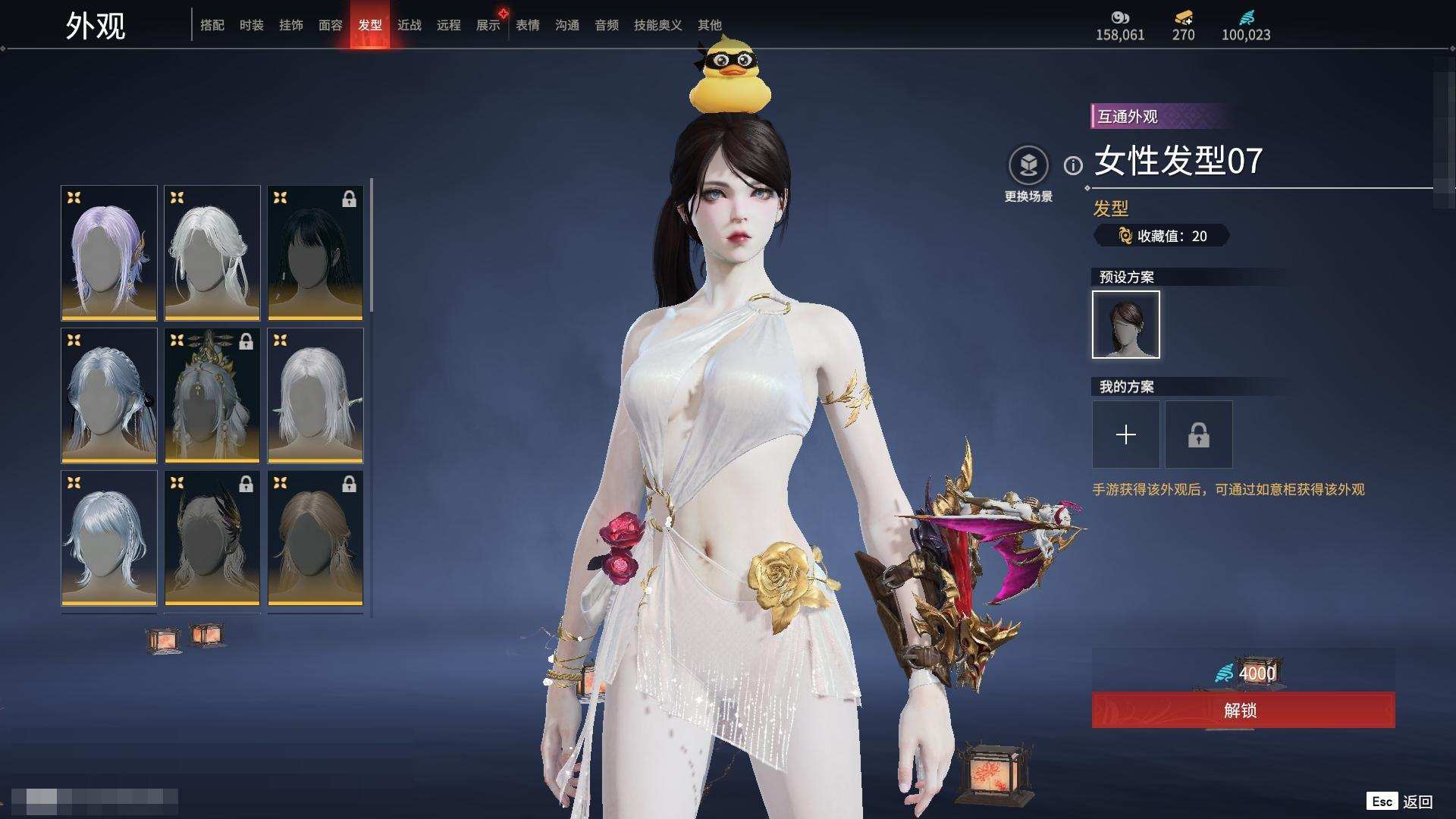Add a new scheme with the plus slot
This screenshot has height=819, width=1456.
(x=1125, y=435)
